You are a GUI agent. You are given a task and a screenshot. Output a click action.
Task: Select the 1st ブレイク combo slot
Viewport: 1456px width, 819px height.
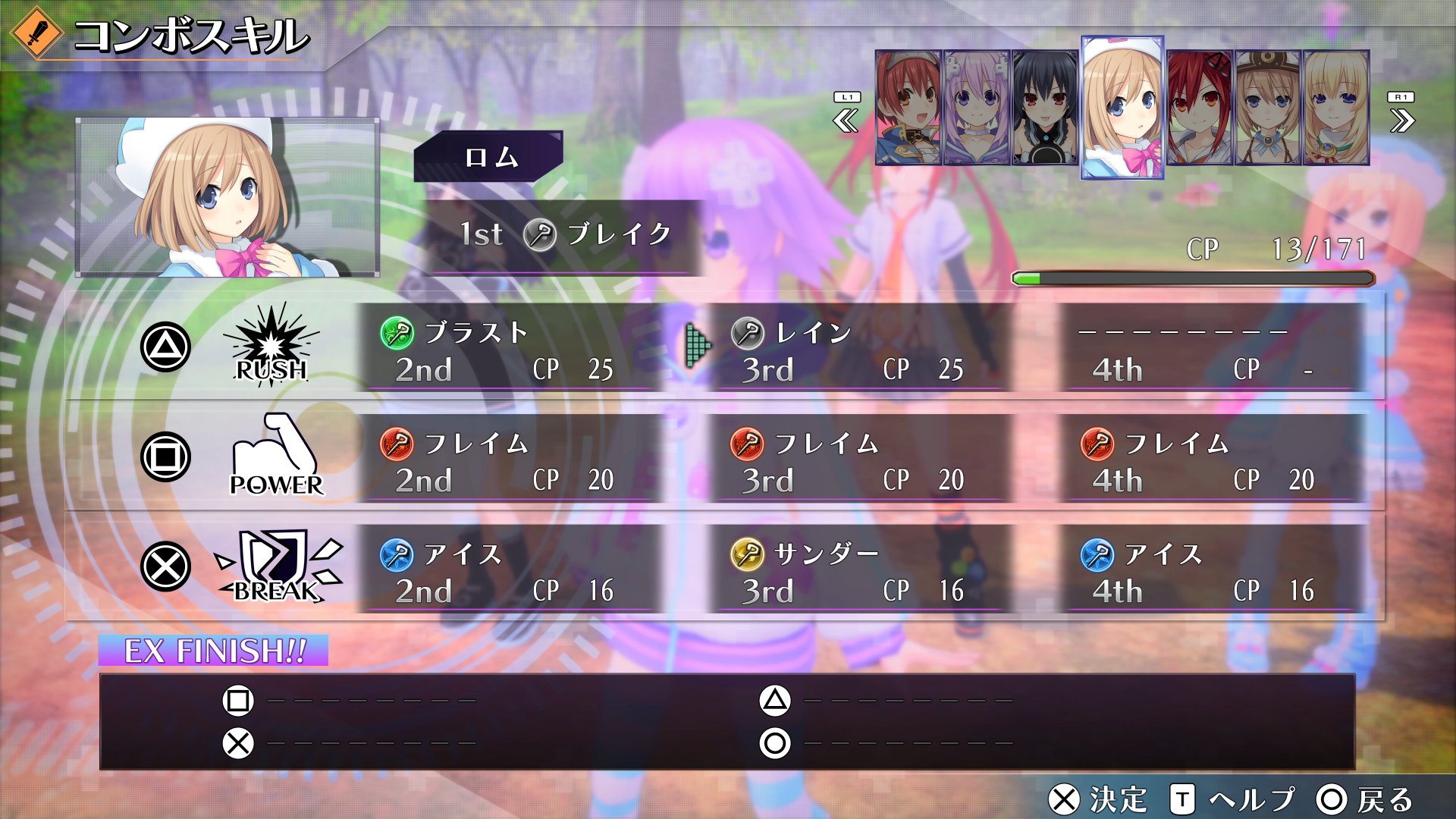565,235
